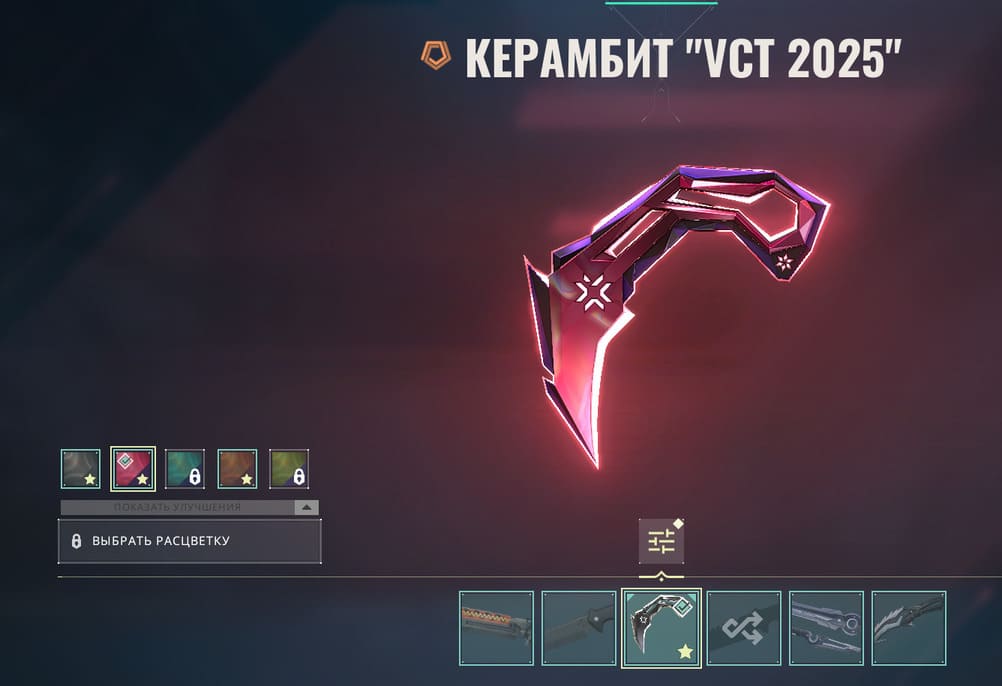Pick the serrated feather-like blade thumbnail
This screenshot has height=686, width=1002.
908,628
